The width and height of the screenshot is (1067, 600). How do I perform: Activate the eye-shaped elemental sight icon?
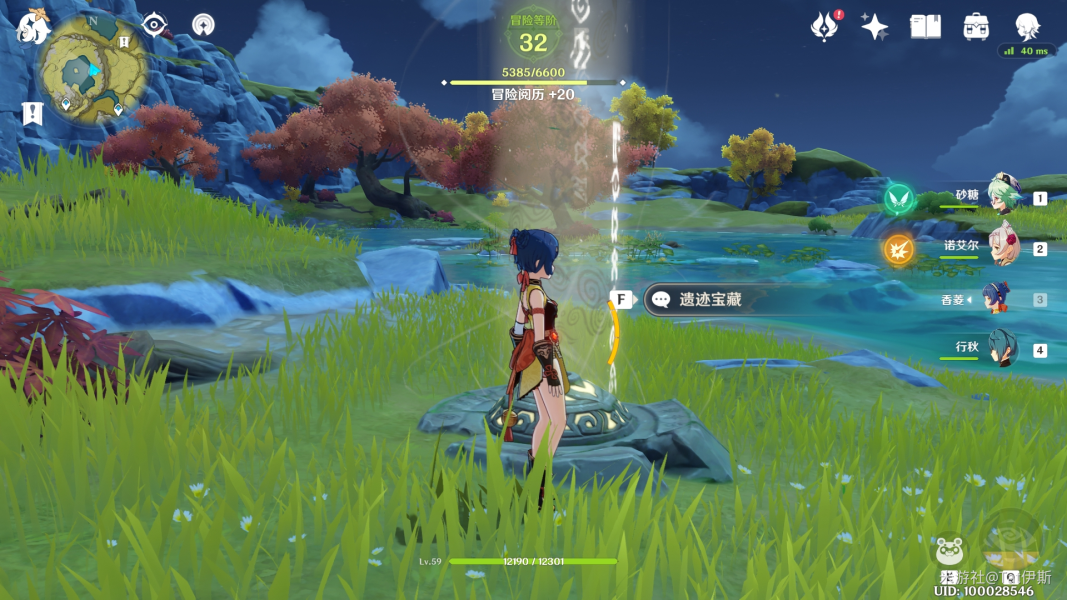click(154, 24)
